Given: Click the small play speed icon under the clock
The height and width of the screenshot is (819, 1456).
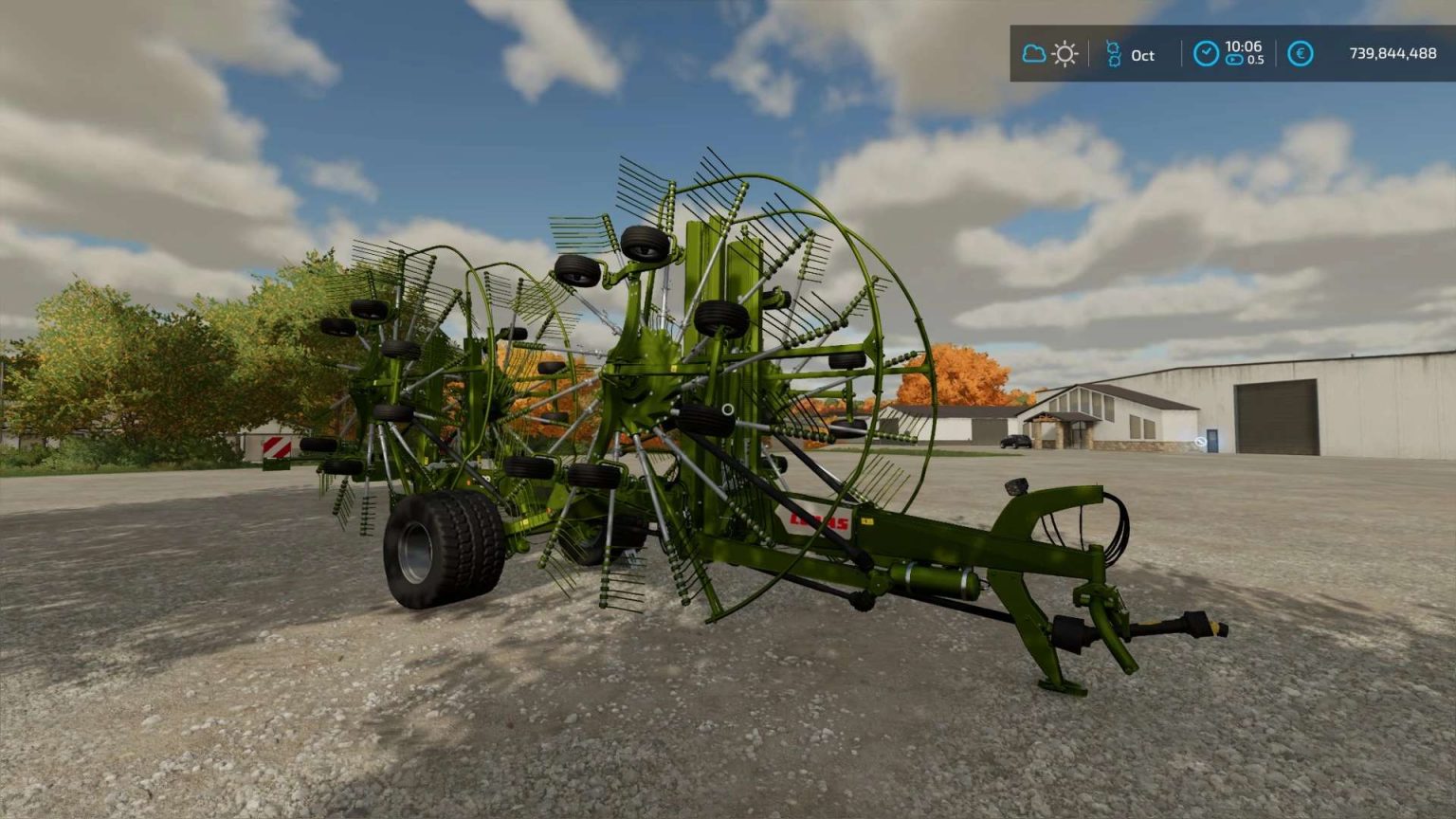Looking at the screenshot, I should (1234, 59).
